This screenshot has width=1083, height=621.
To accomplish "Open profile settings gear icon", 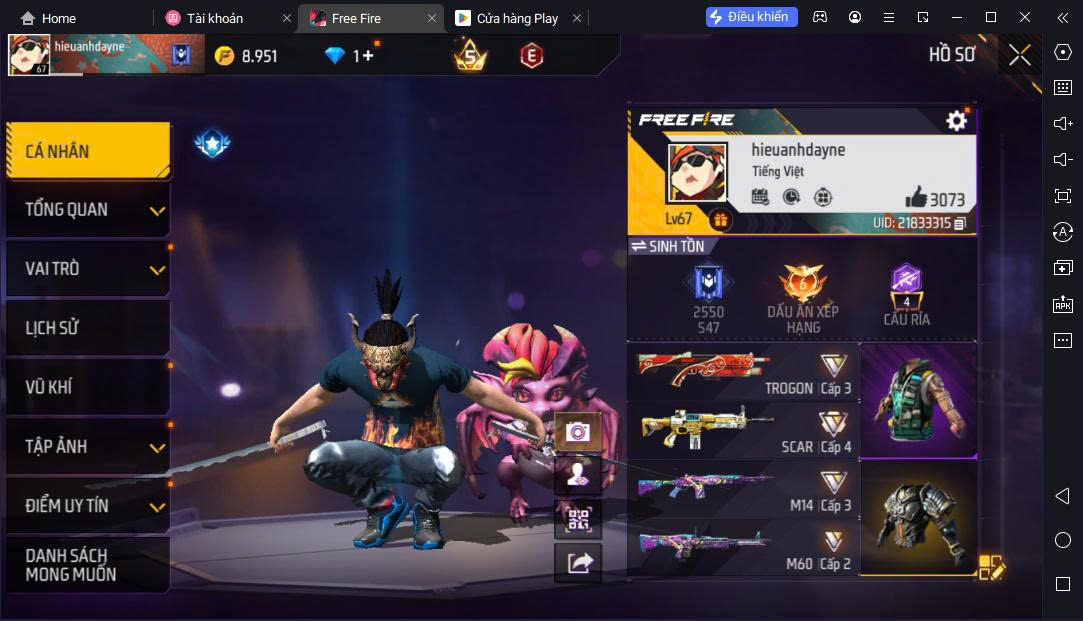I will (x=956, y=121).
